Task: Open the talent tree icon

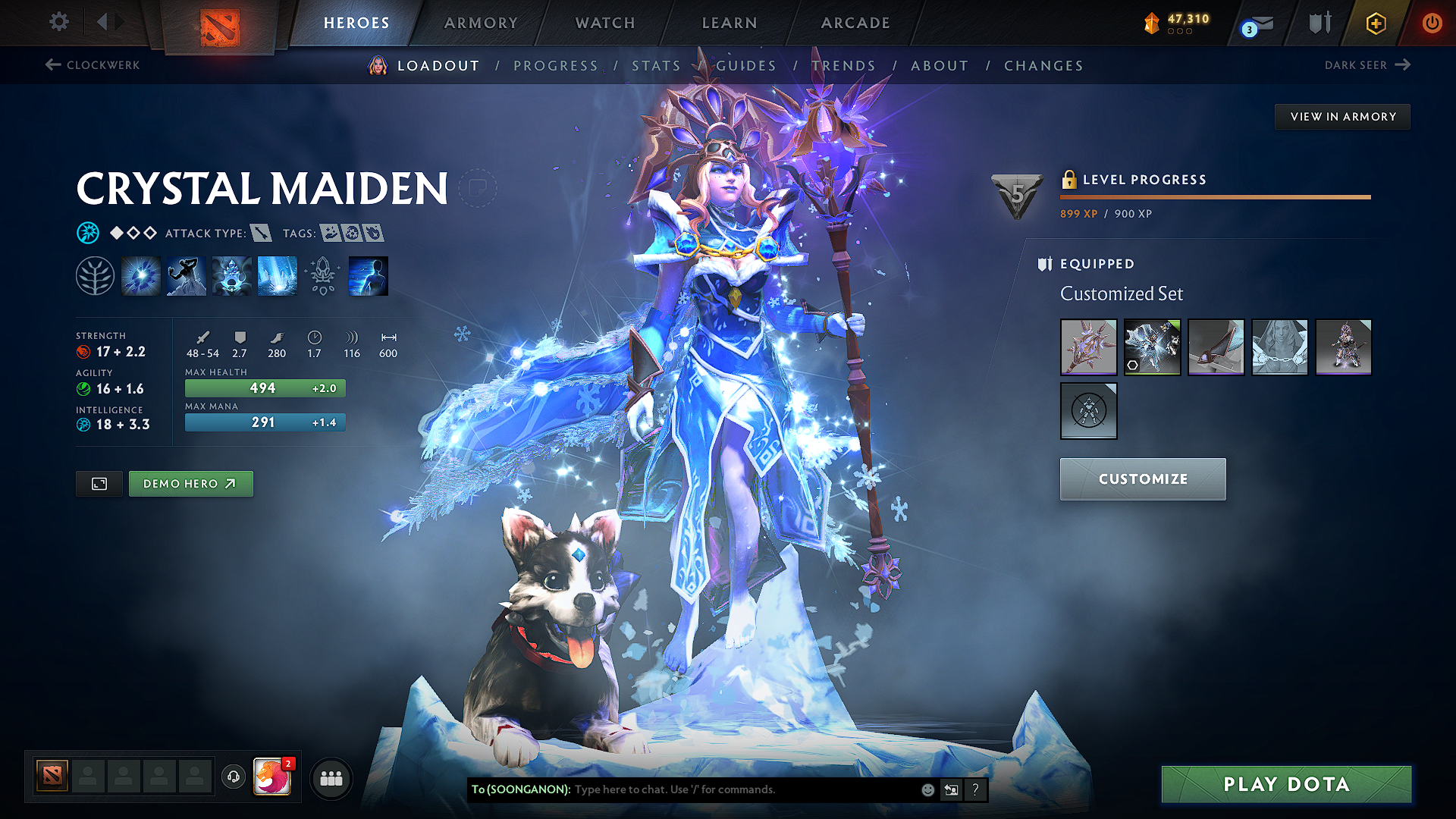Action: click(x=96, y=275)
